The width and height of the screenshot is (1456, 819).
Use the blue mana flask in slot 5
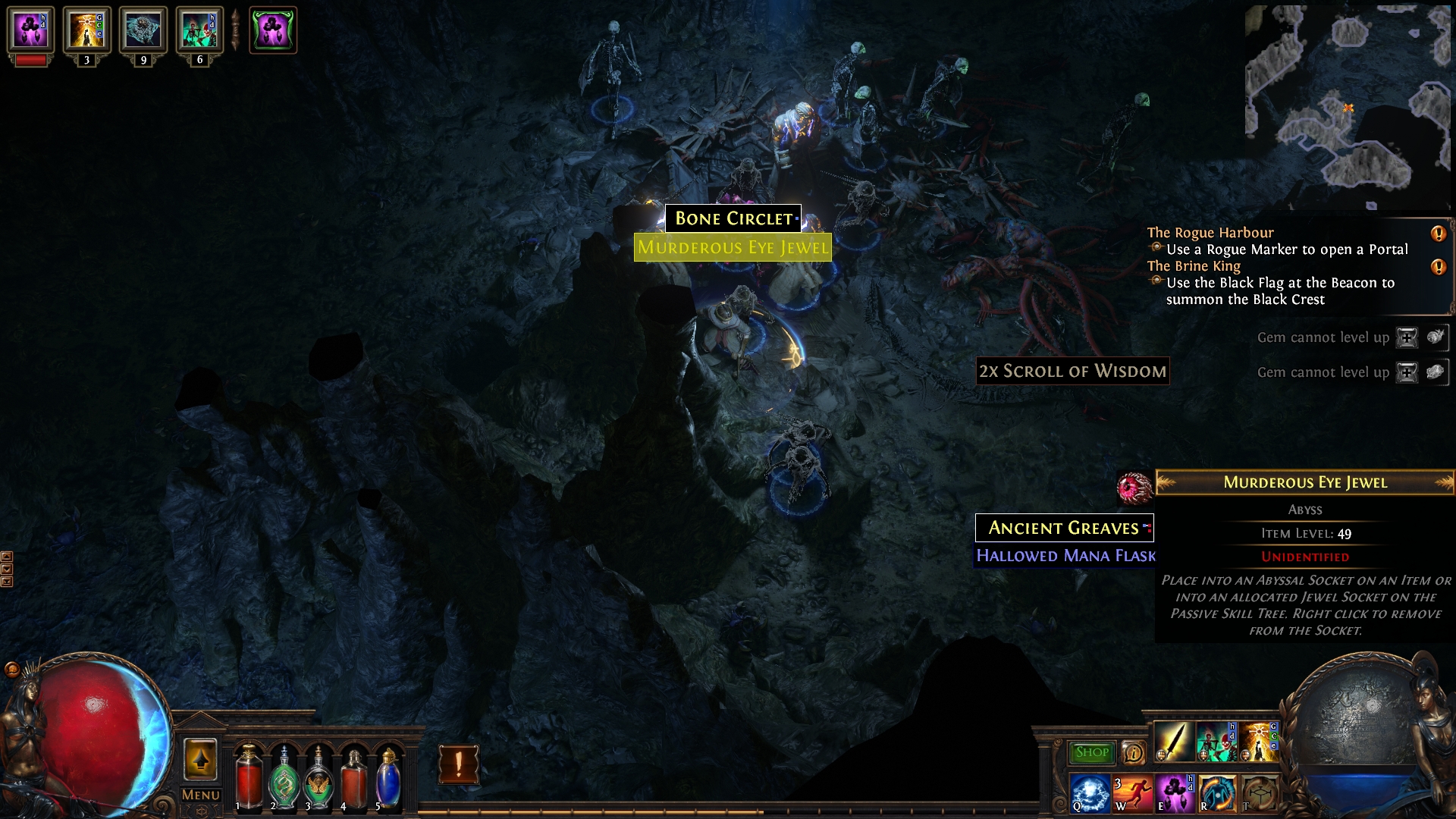click(388, 777)
